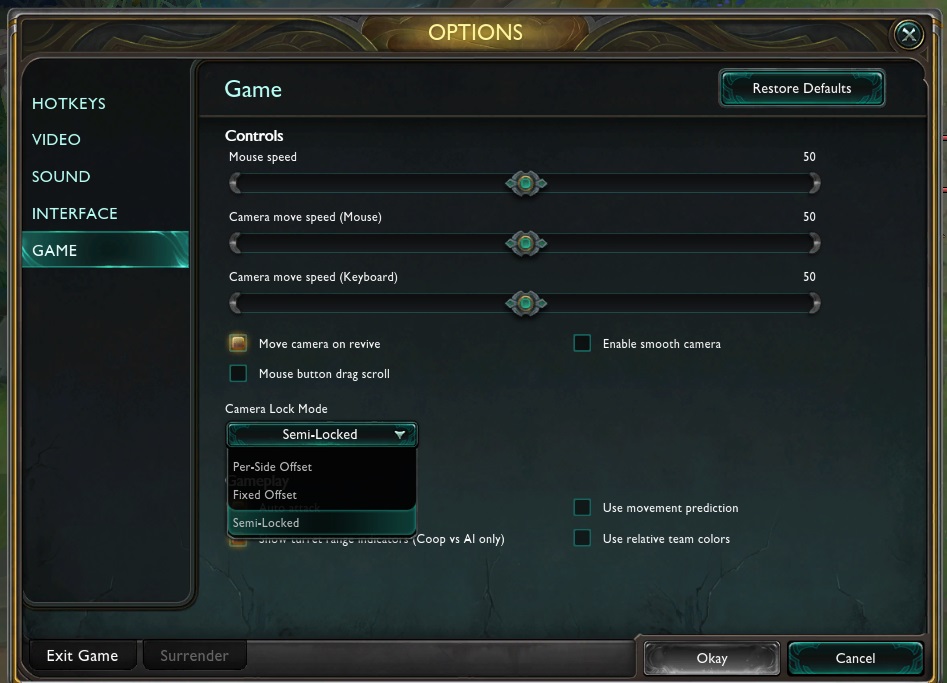Click the Camera move speed (Mouse) slider handle
The height and width of the screenshot is (683, 947).
[525, 243]
